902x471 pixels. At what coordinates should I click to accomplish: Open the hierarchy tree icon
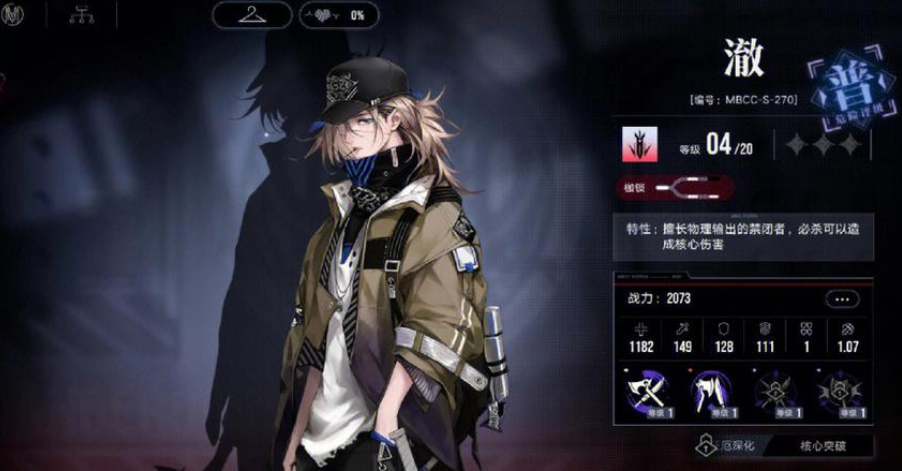coord(78,15)
